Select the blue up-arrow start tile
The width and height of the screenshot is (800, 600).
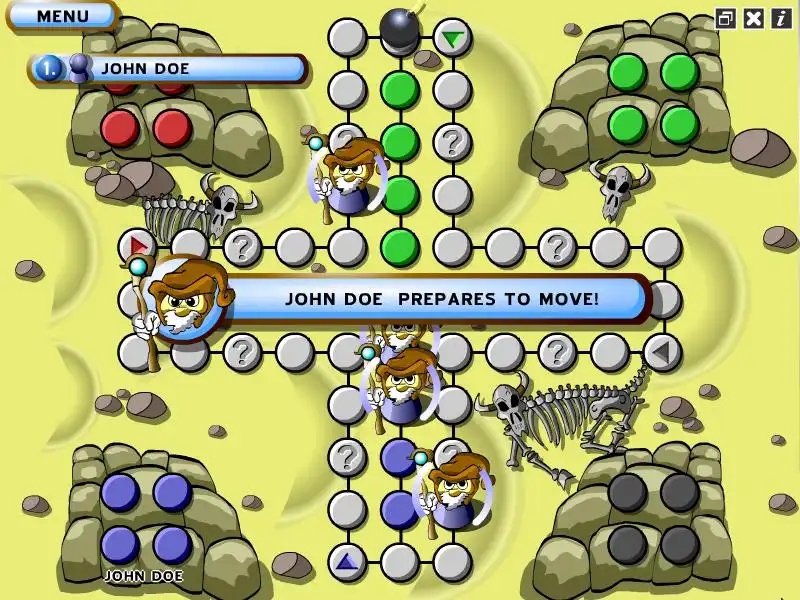pos(347,562)
